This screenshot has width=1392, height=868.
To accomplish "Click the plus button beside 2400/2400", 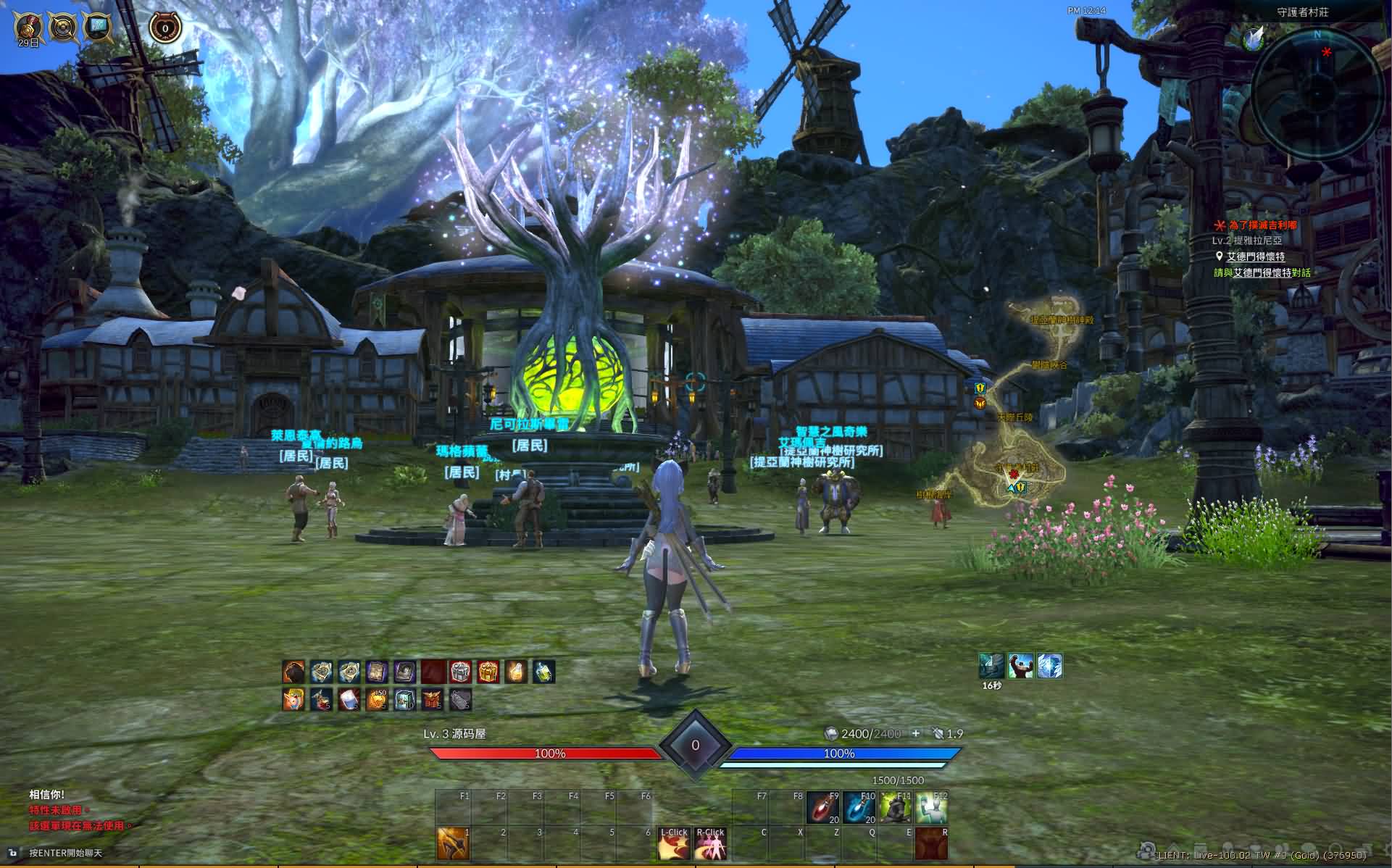I will [916, 733].
